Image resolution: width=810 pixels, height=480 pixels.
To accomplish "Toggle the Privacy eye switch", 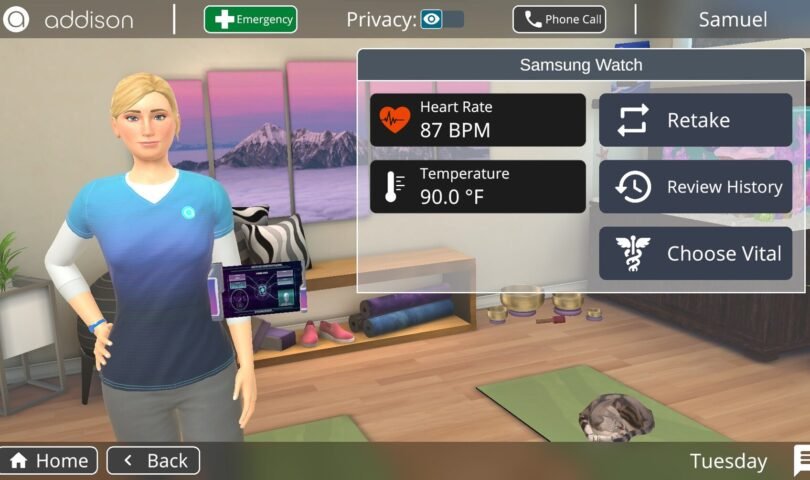I will (442, 19).
